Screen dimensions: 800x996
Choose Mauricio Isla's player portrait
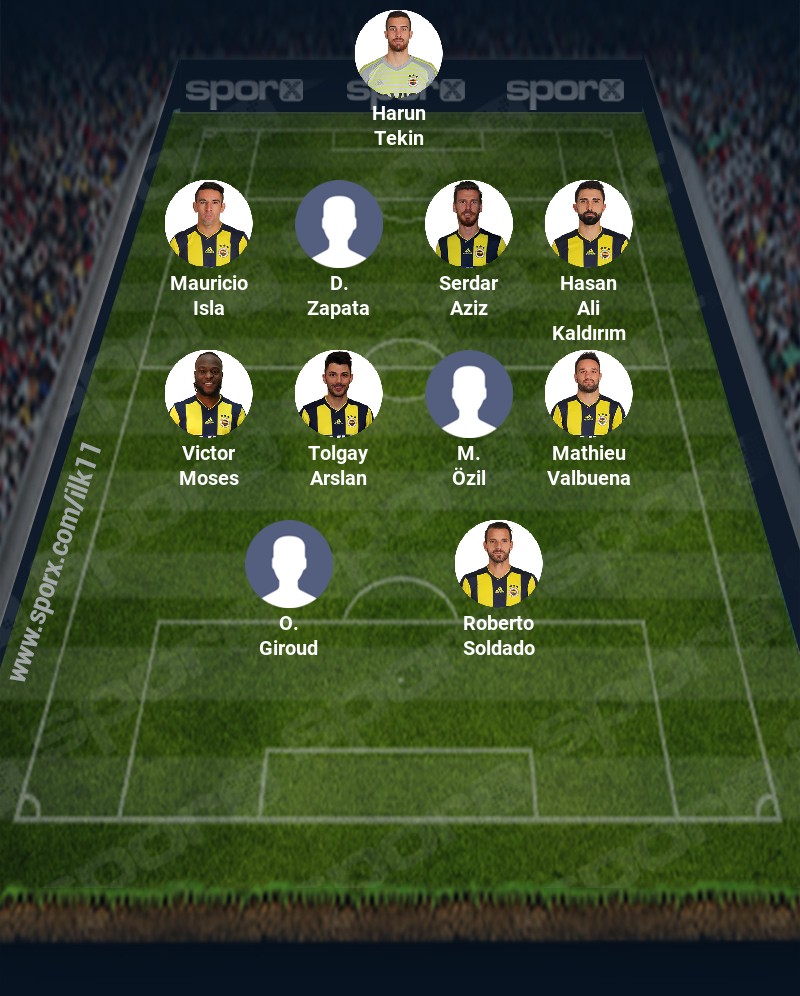(x=209, y=224)
